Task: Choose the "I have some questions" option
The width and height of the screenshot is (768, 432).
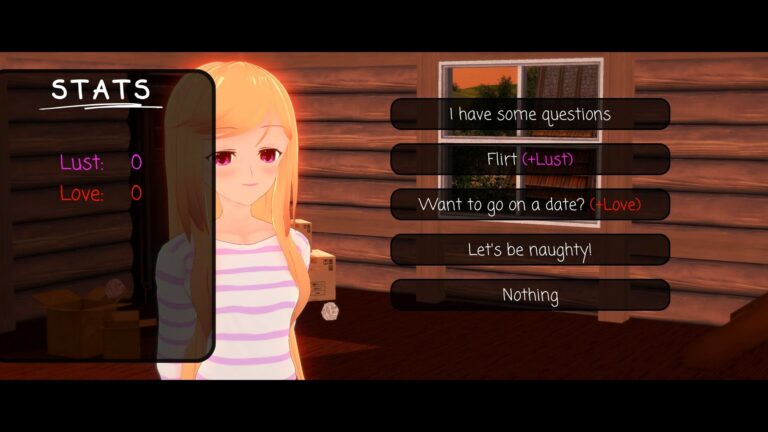Action: (530, 114)
